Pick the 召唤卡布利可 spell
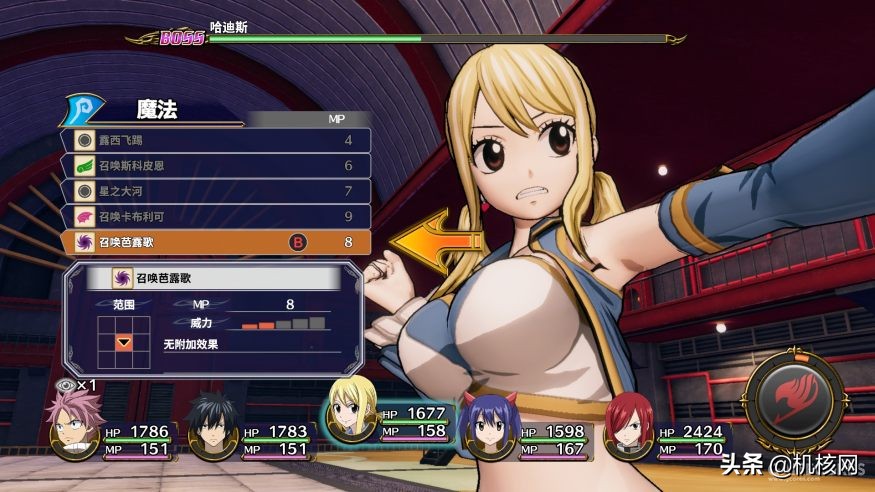The height and width of the screenshot is (492, 875). point(215,215)
